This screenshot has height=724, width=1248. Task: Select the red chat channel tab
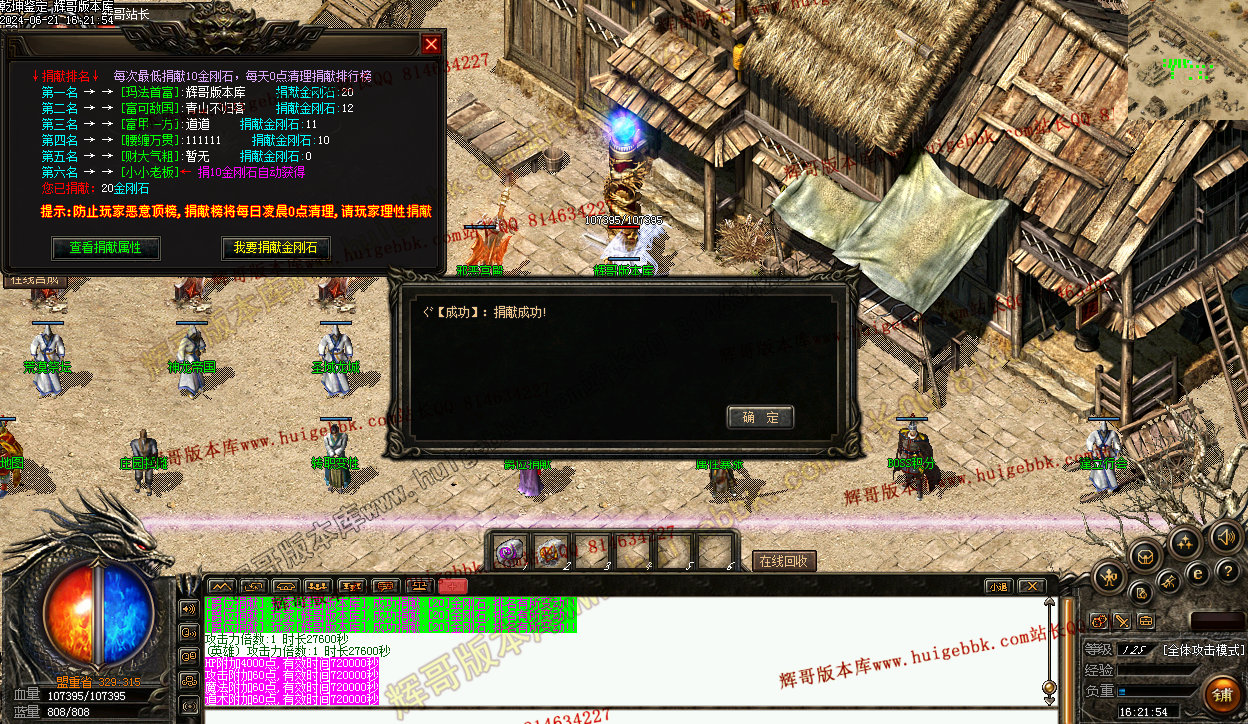tap(452, 586)
